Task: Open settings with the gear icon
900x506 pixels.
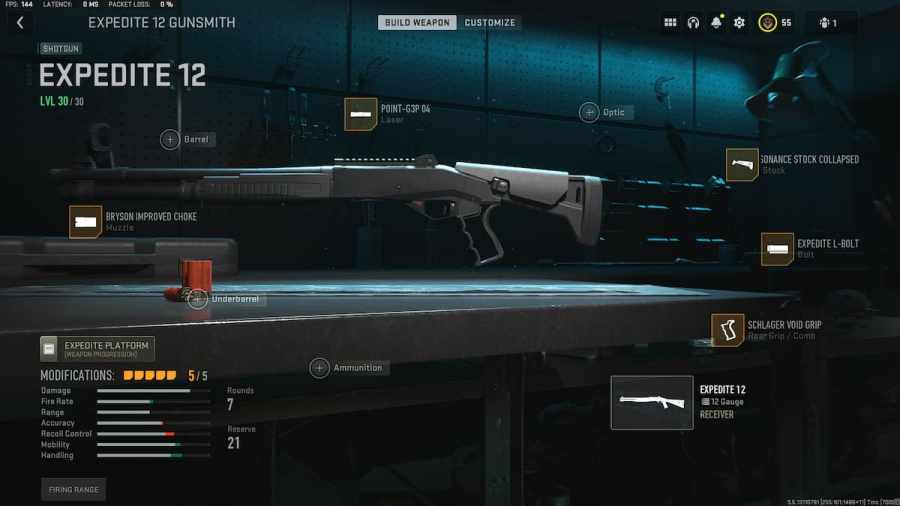Action: (x=739, y=23)
